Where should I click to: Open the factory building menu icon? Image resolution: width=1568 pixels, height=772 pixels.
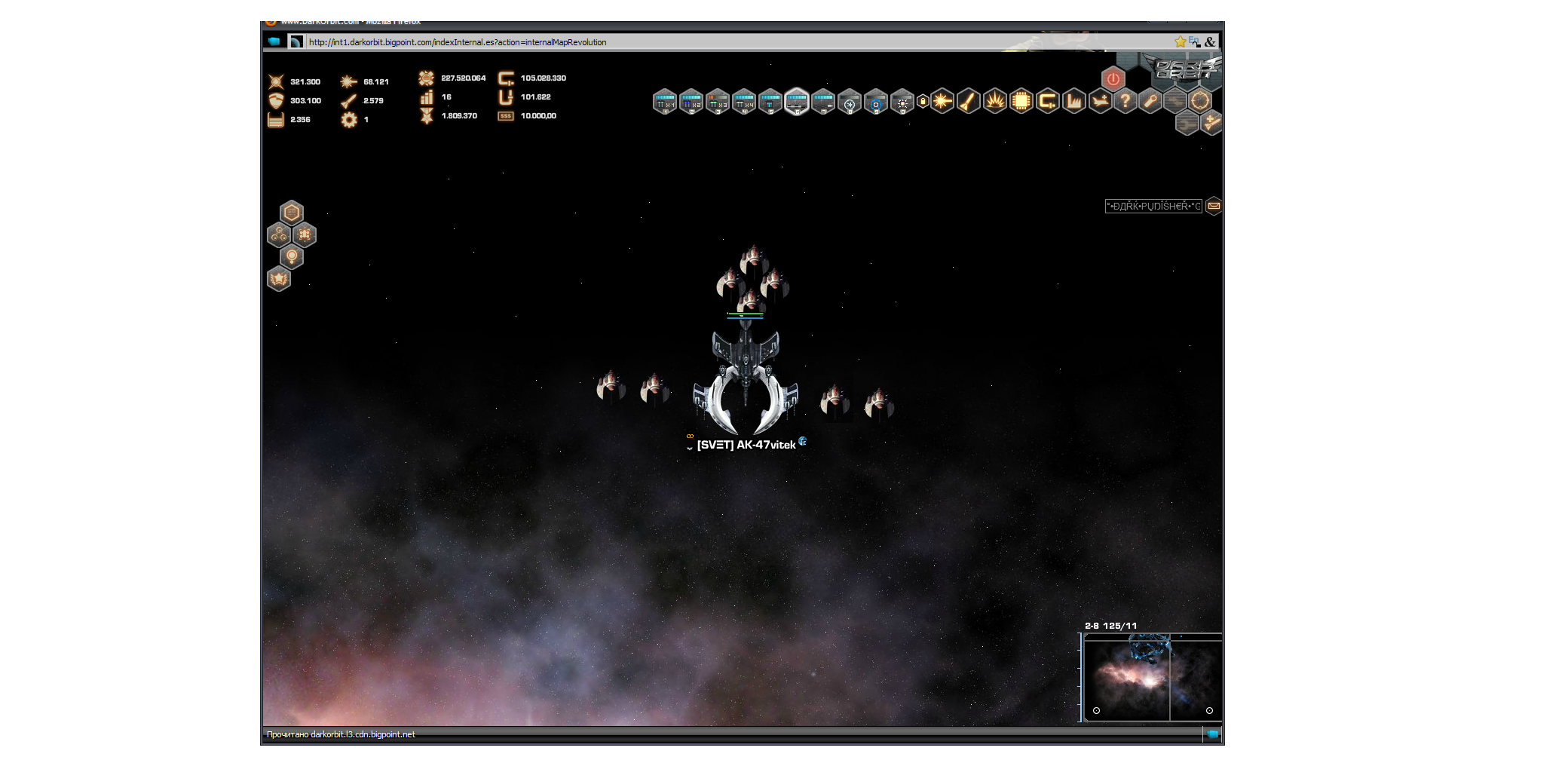click(1073, 101)
